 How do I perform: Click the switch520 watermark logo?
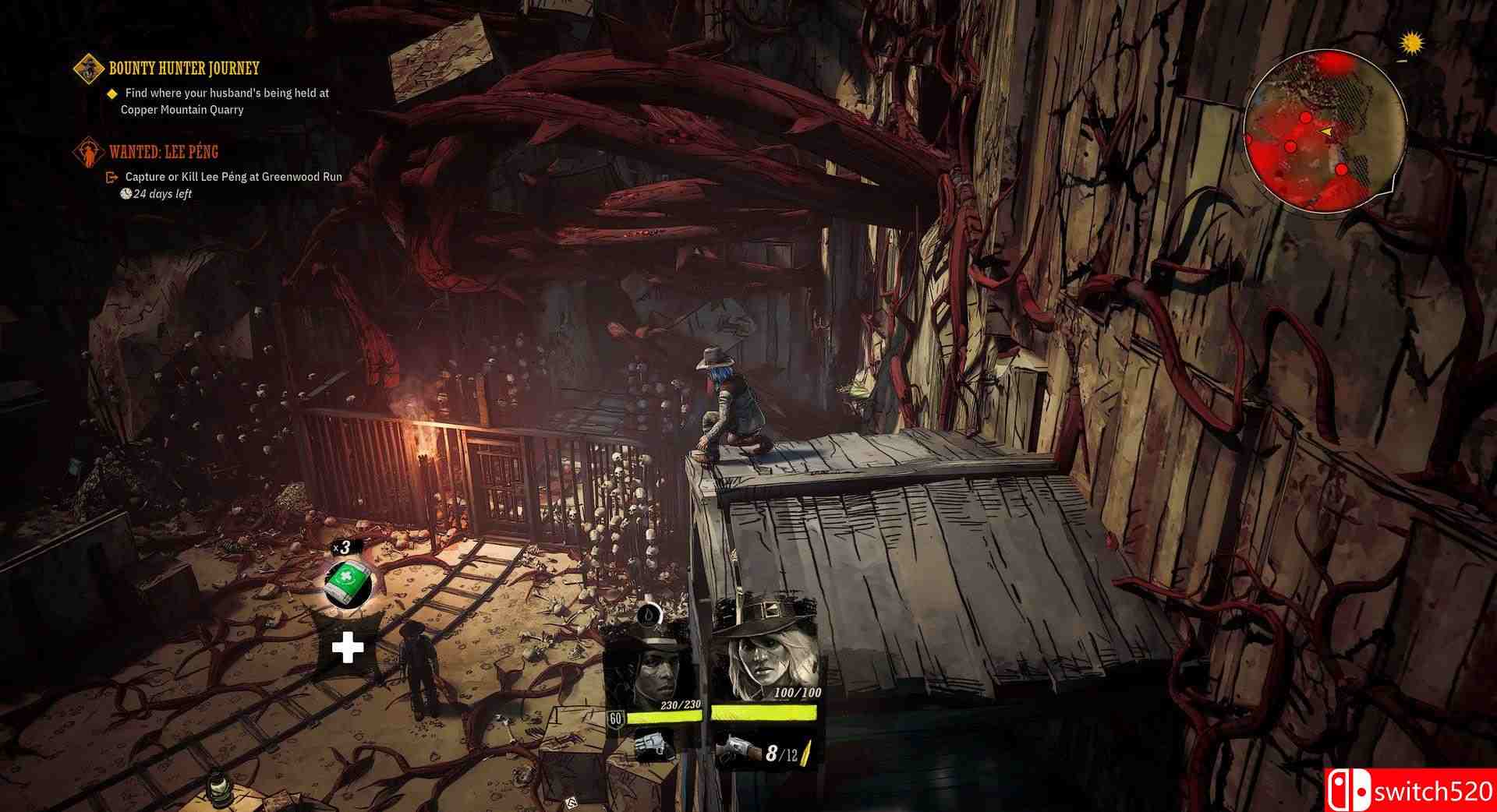(x=1410, y=791)
